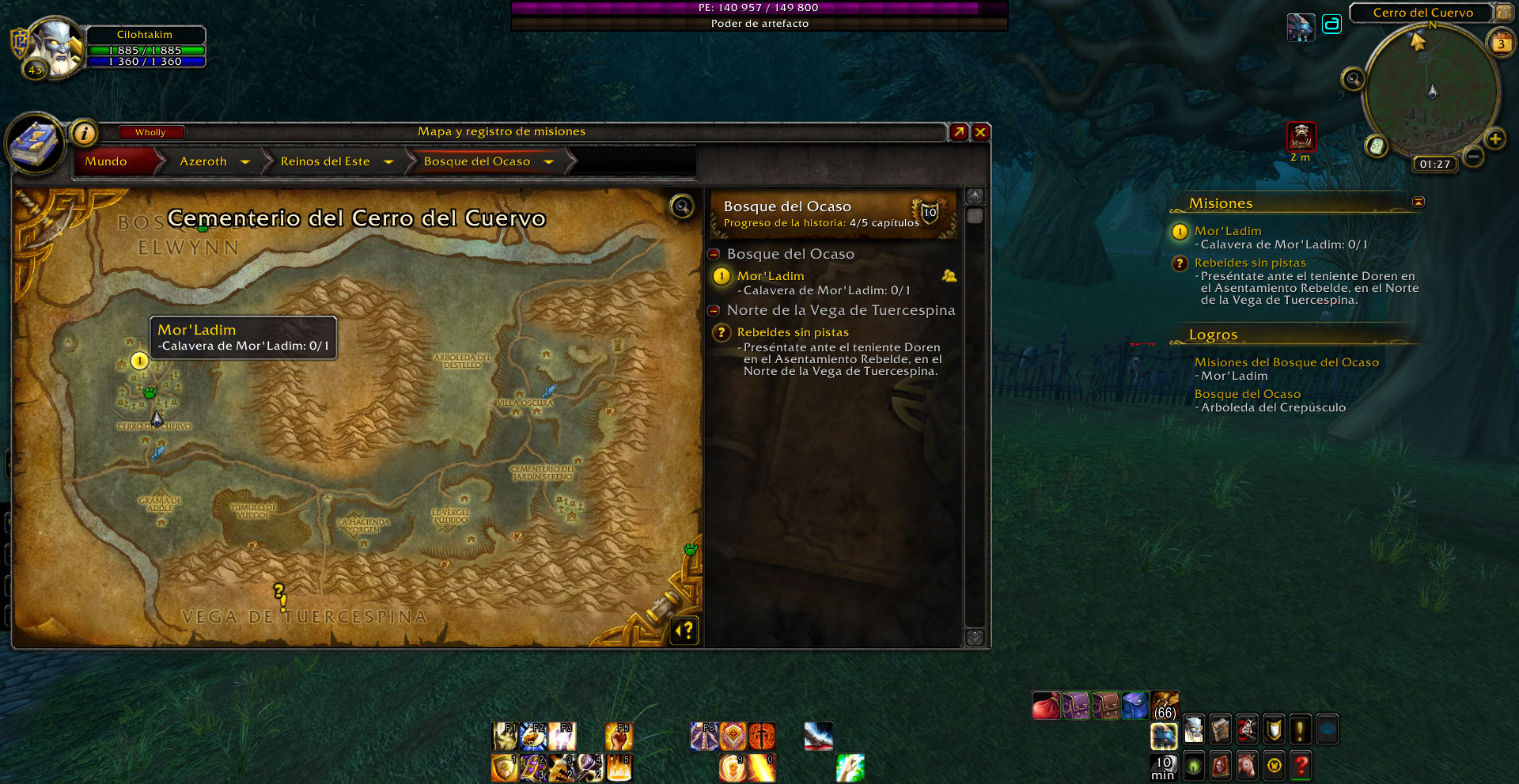Maximize the map window with the arrow button
Viewport: 1519px width, 784px height.
(959, 132)
